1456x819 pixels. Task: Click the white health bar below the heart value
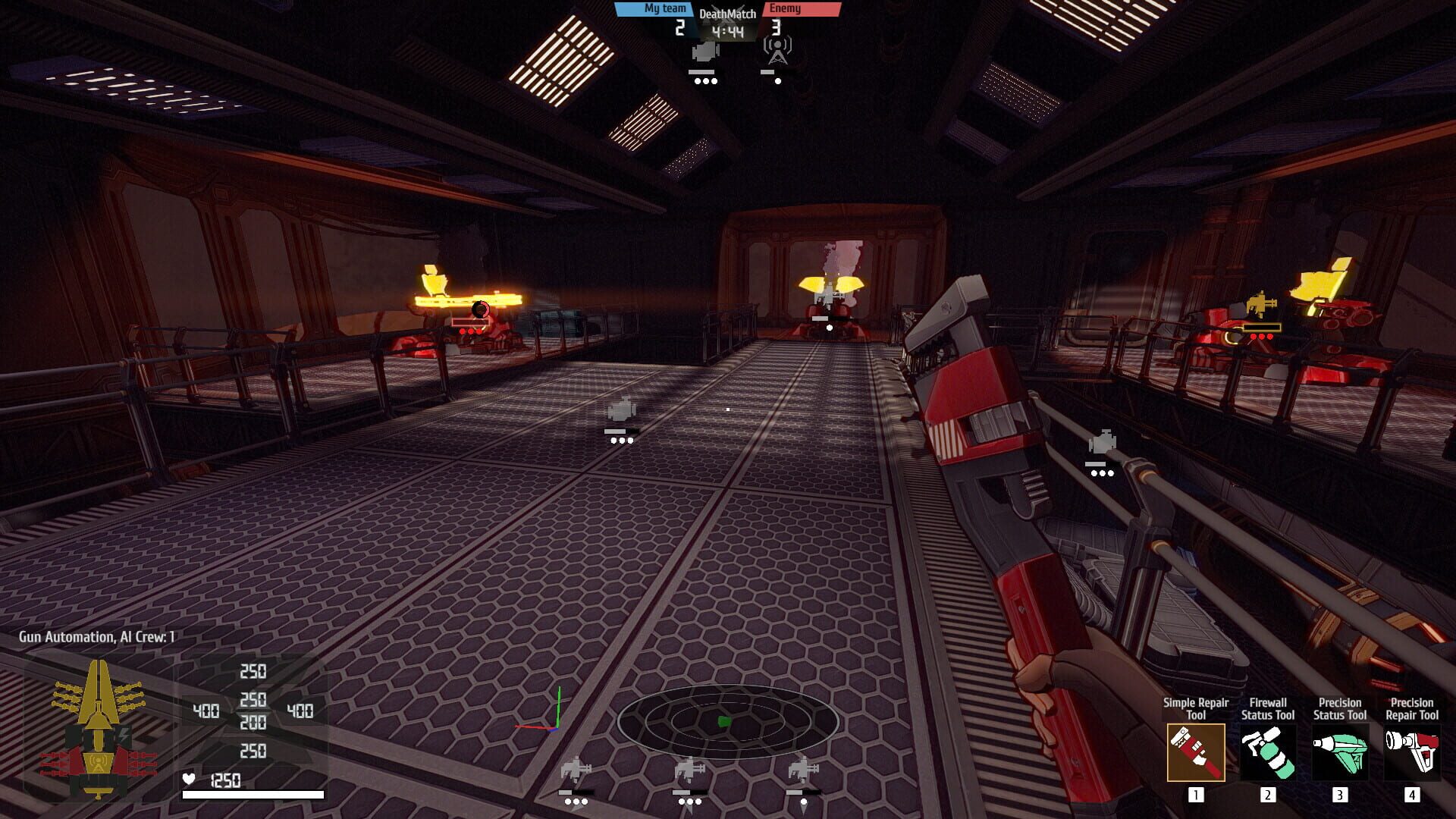[x=254, y=794]
